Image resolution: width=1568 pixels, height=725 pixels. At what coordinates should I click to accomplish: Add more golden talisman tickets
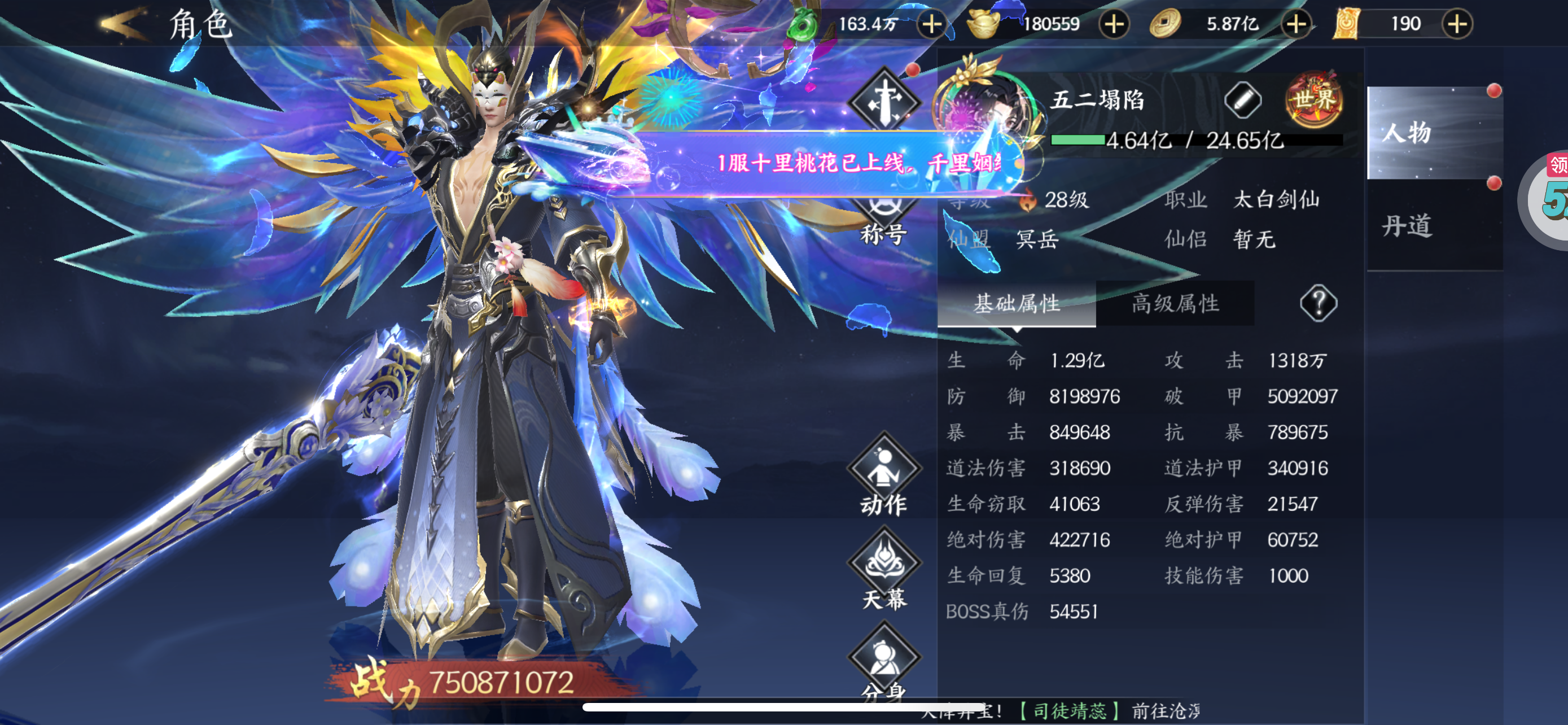[x=1457, y=24]
